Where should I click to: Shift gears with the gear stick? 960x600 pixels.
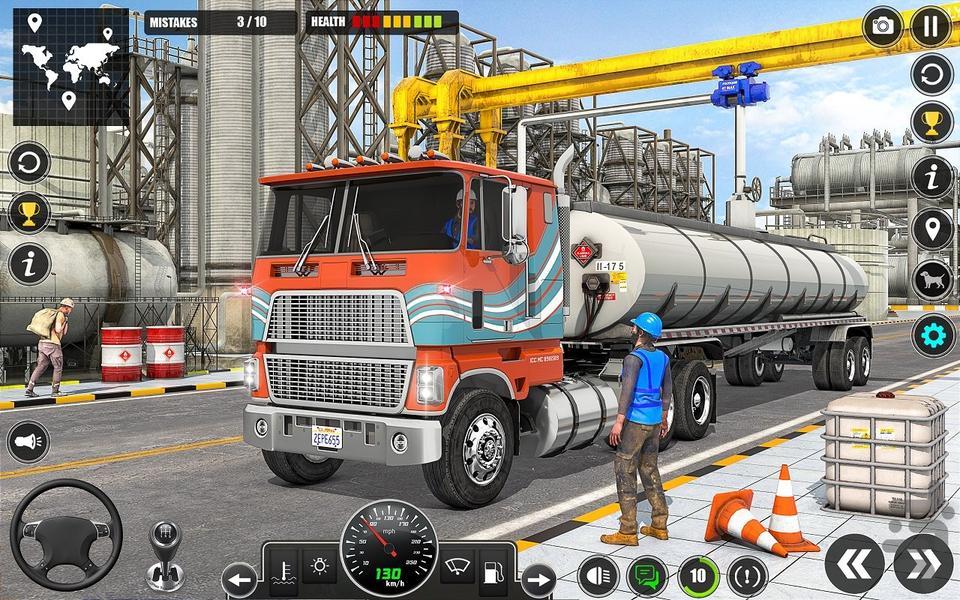click(165, 556)
